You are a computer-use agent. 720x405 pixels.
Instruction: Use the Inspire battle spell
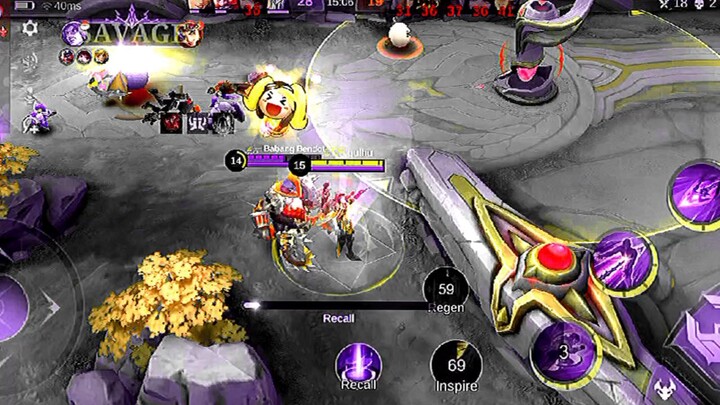[x=454, y=363]
